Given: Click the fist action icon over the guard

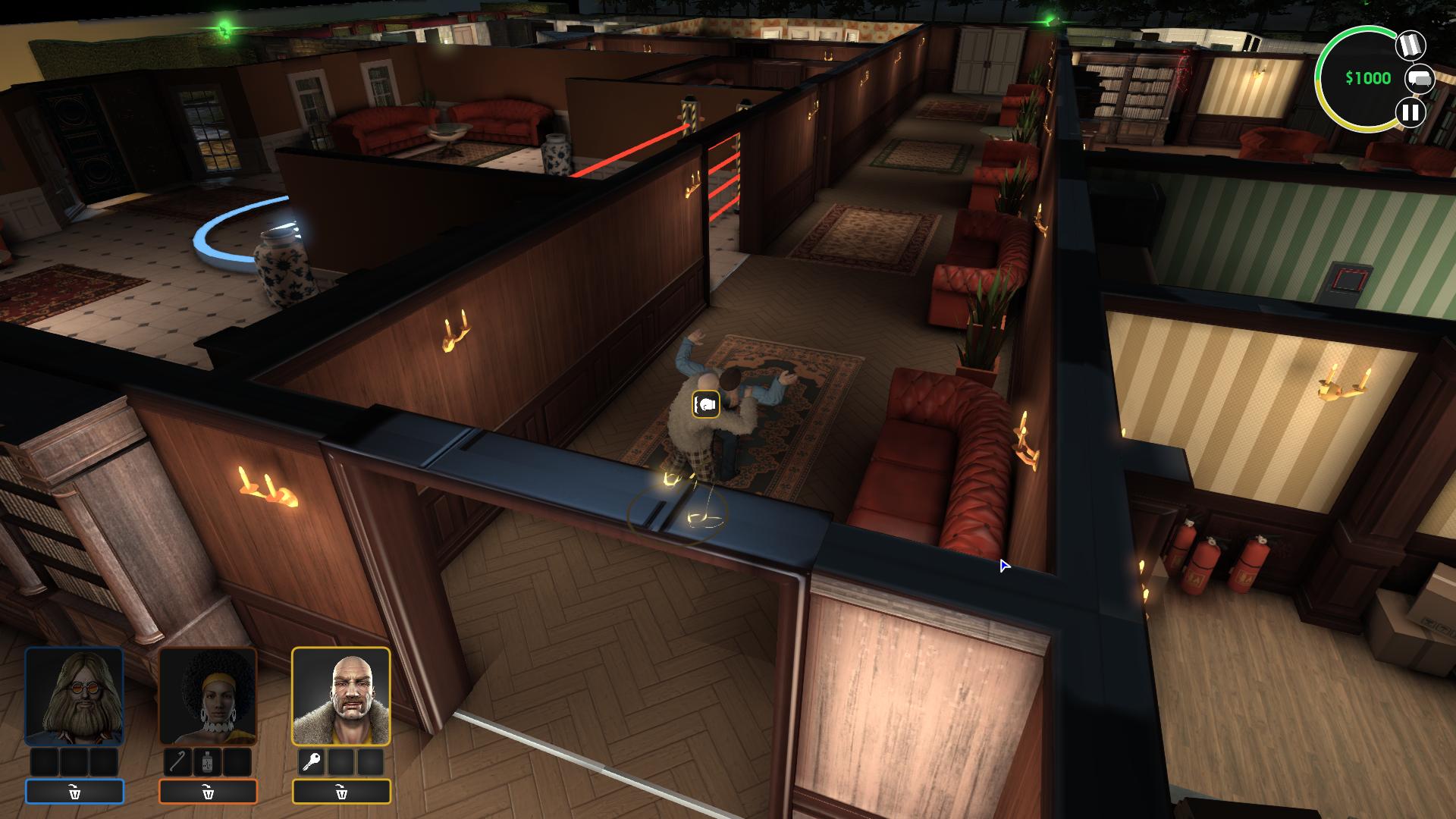Looking at the screenshot, I should (x=706, y=404).
